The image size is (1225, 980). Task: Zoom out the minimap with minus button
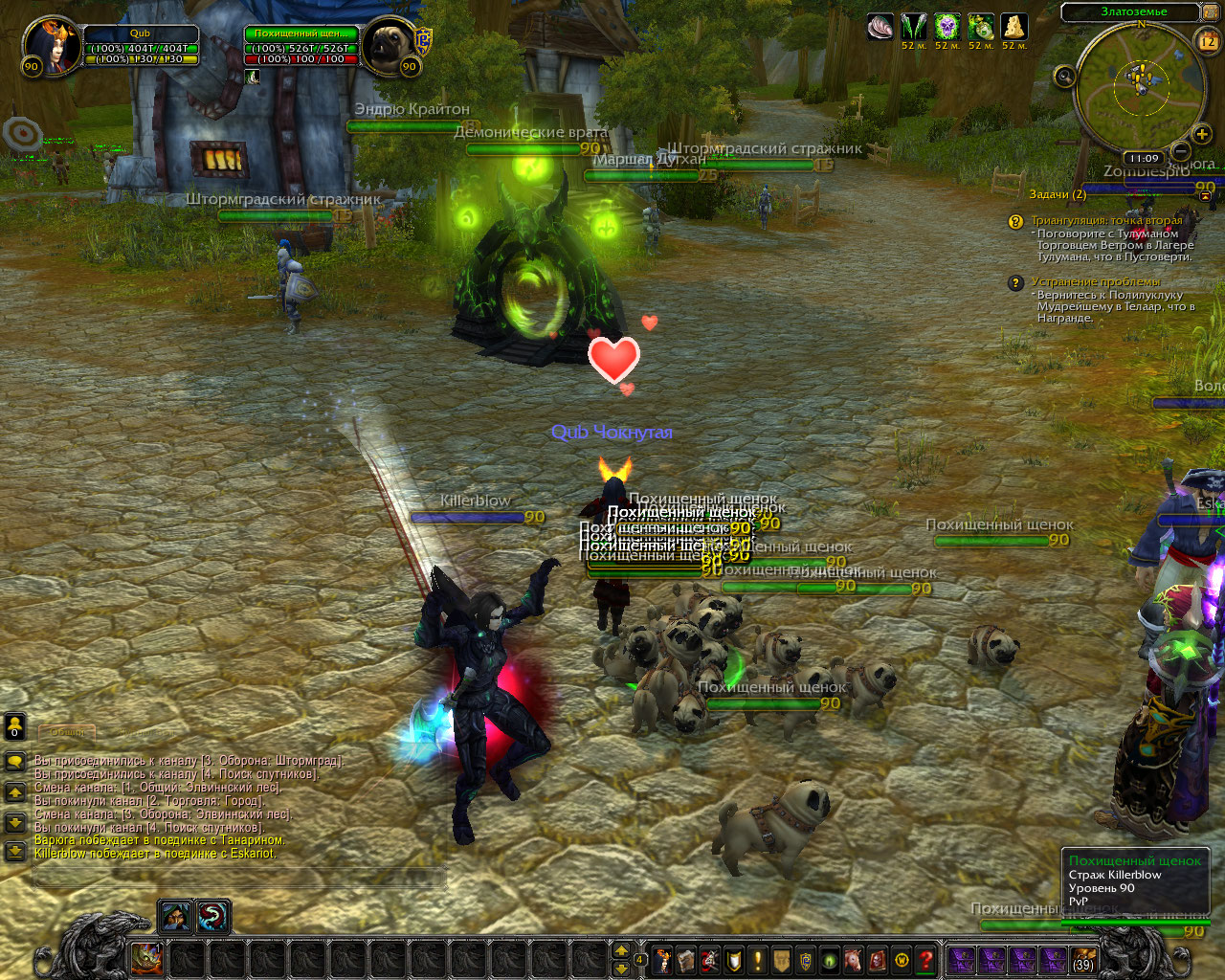(1181, 150)
